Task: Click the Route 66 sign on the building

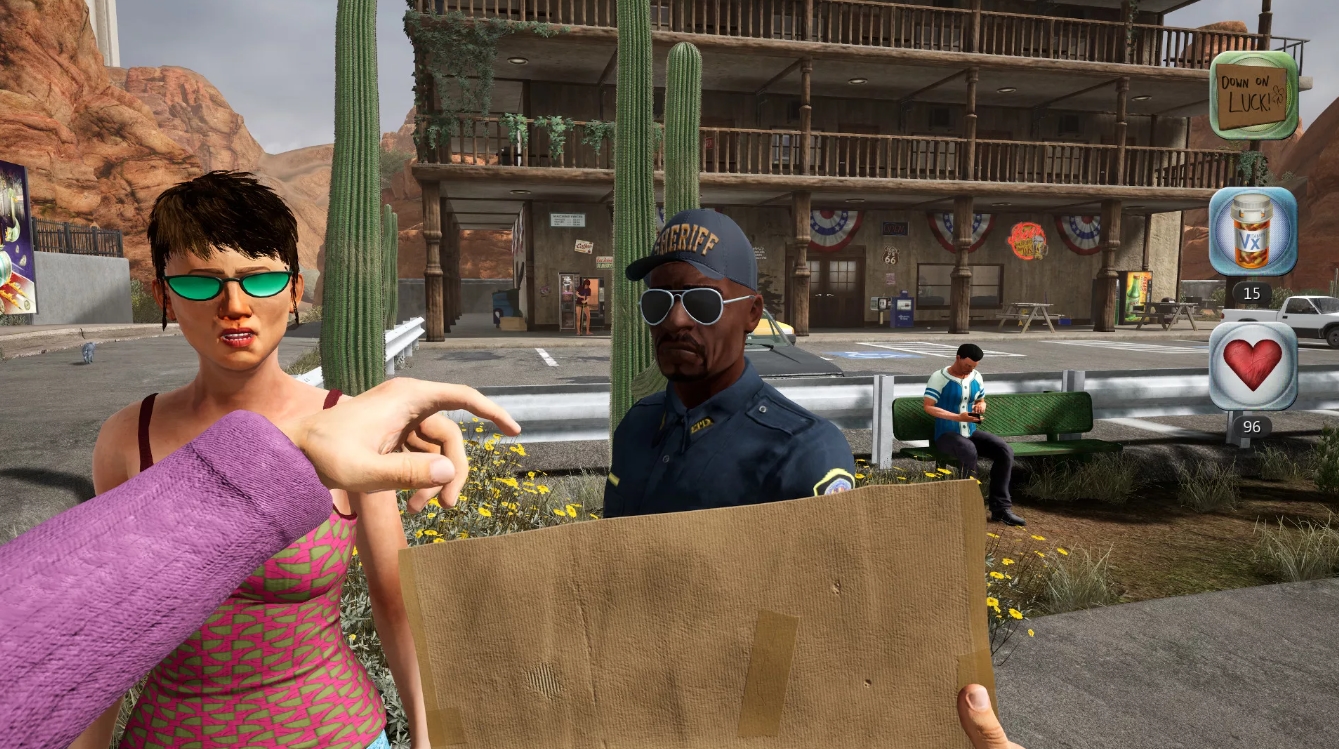Action: coord(891,256)
